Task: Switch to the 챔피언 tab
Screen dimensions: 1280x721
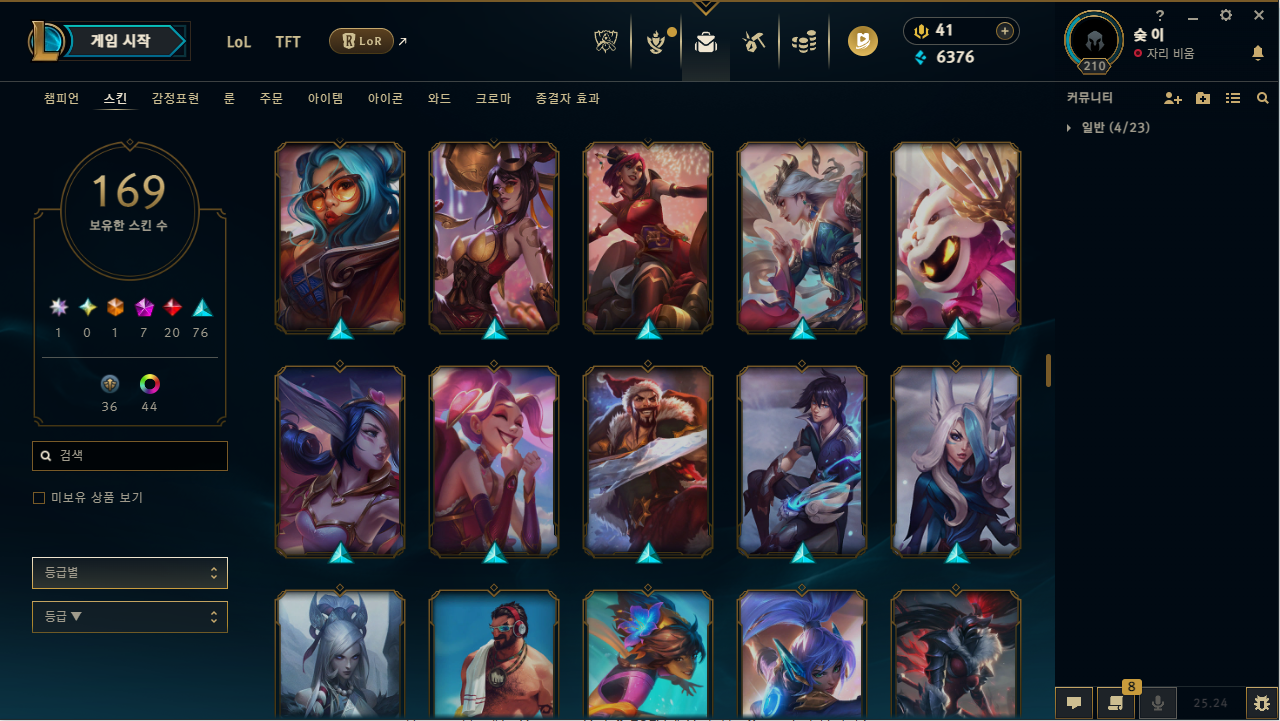Action: tap(60, 98)
